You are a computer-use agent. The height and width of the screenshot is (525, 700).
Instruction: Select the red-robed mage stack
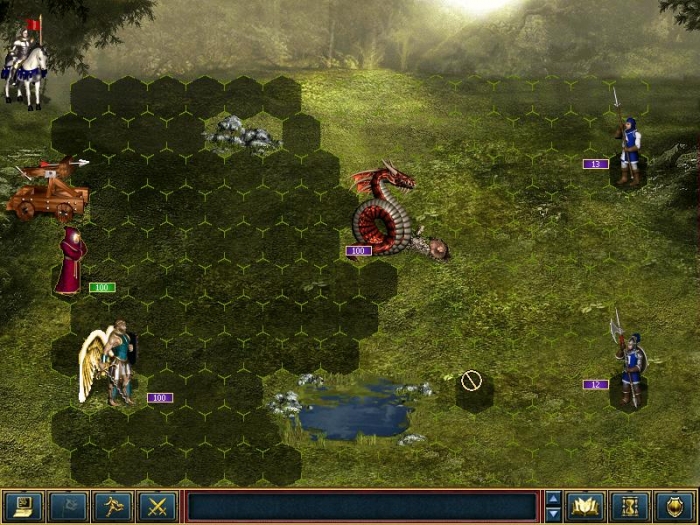pos(70,262)
